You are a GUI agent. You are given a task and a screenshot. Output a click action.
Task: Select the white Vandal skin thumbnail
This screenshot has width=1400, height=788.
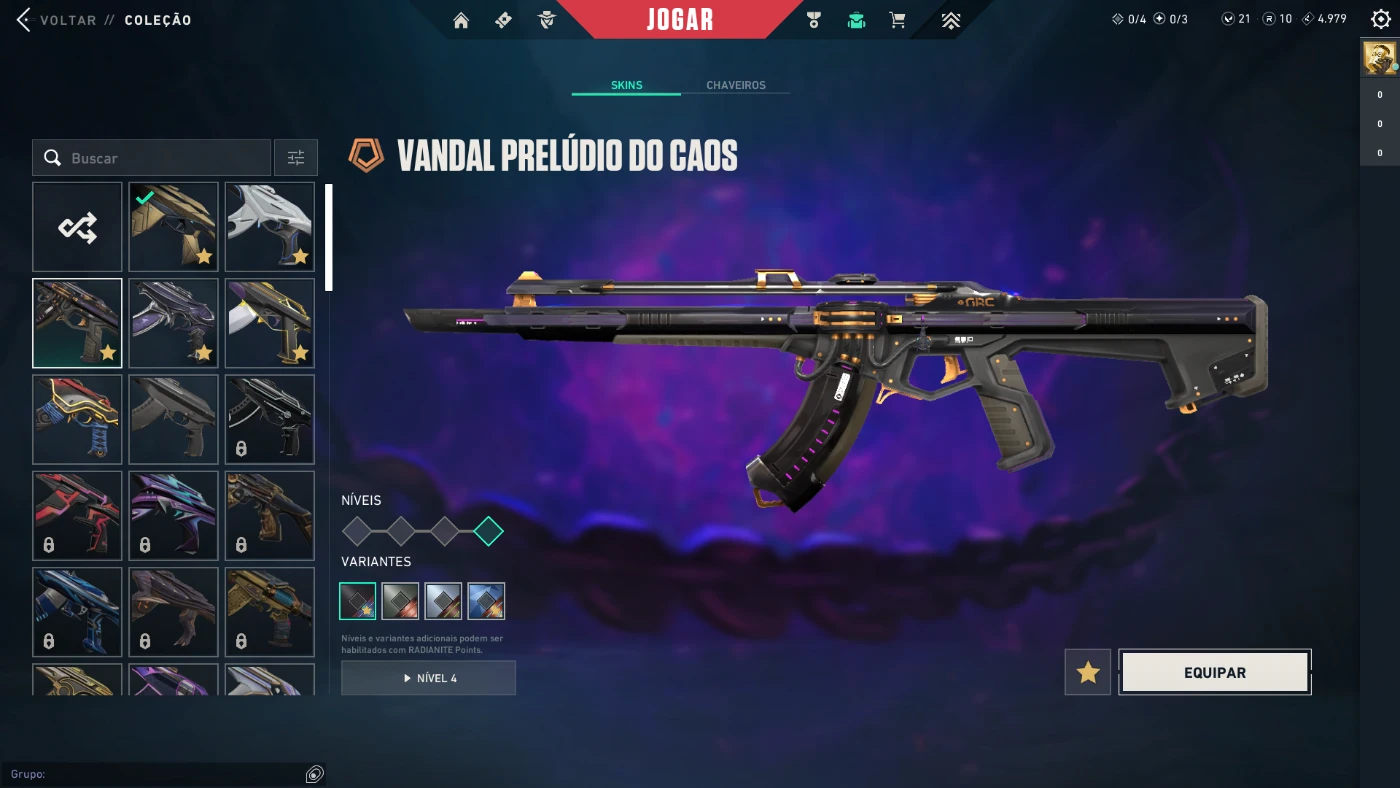tap(269, 227)
